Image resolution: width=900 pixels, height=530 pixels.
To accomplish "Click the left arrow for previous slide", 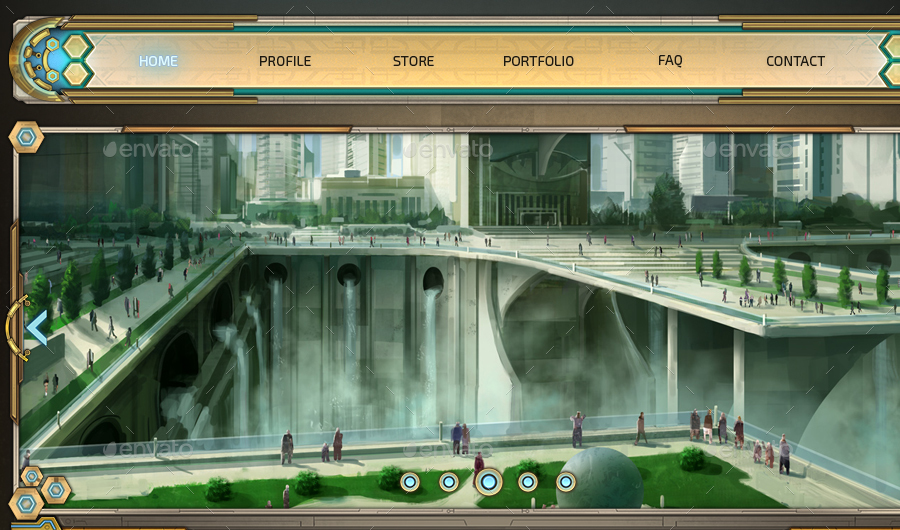I will [x=36, y=328].
